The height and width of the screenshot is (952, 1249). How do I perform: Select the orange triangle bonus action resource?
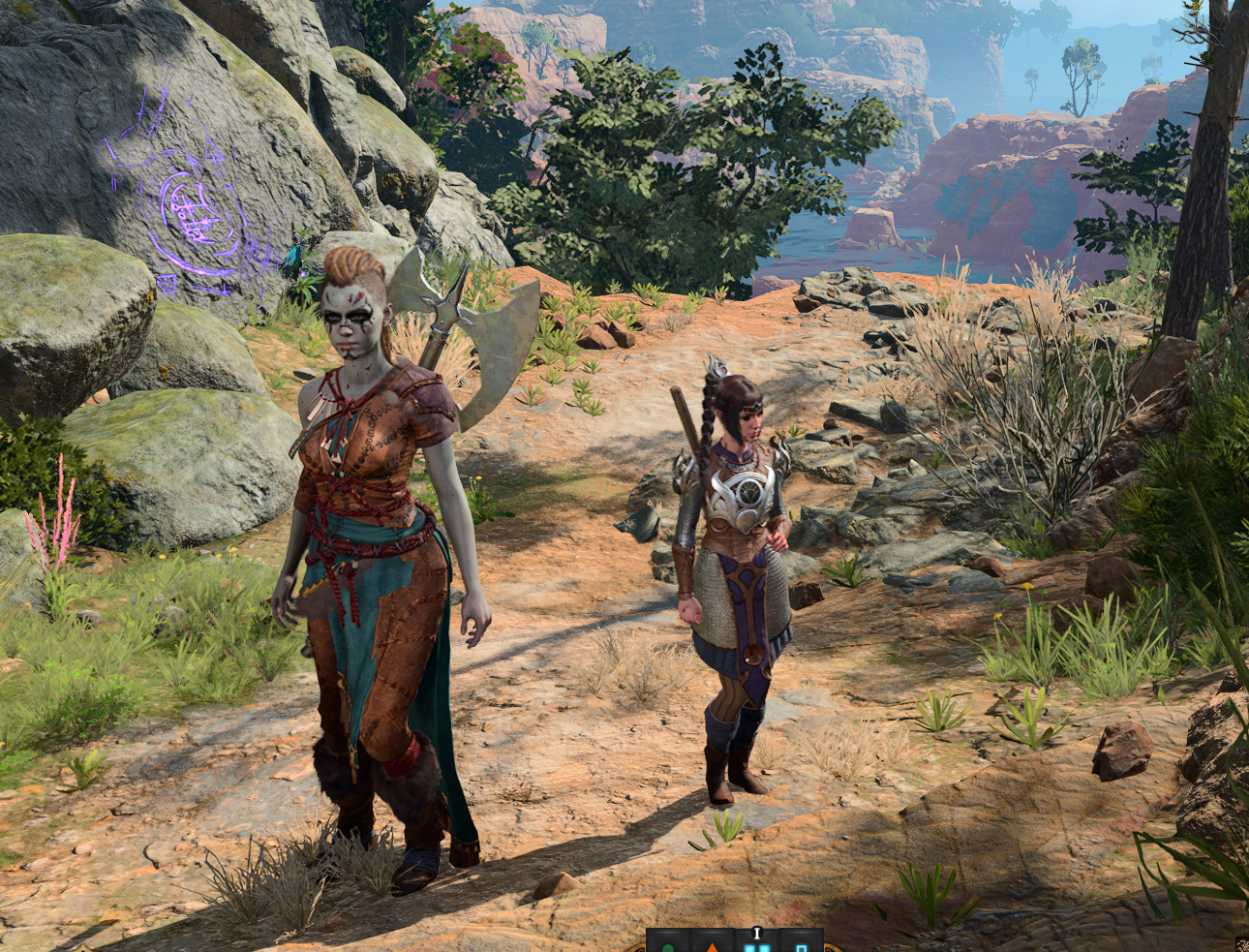pos(712,945)
